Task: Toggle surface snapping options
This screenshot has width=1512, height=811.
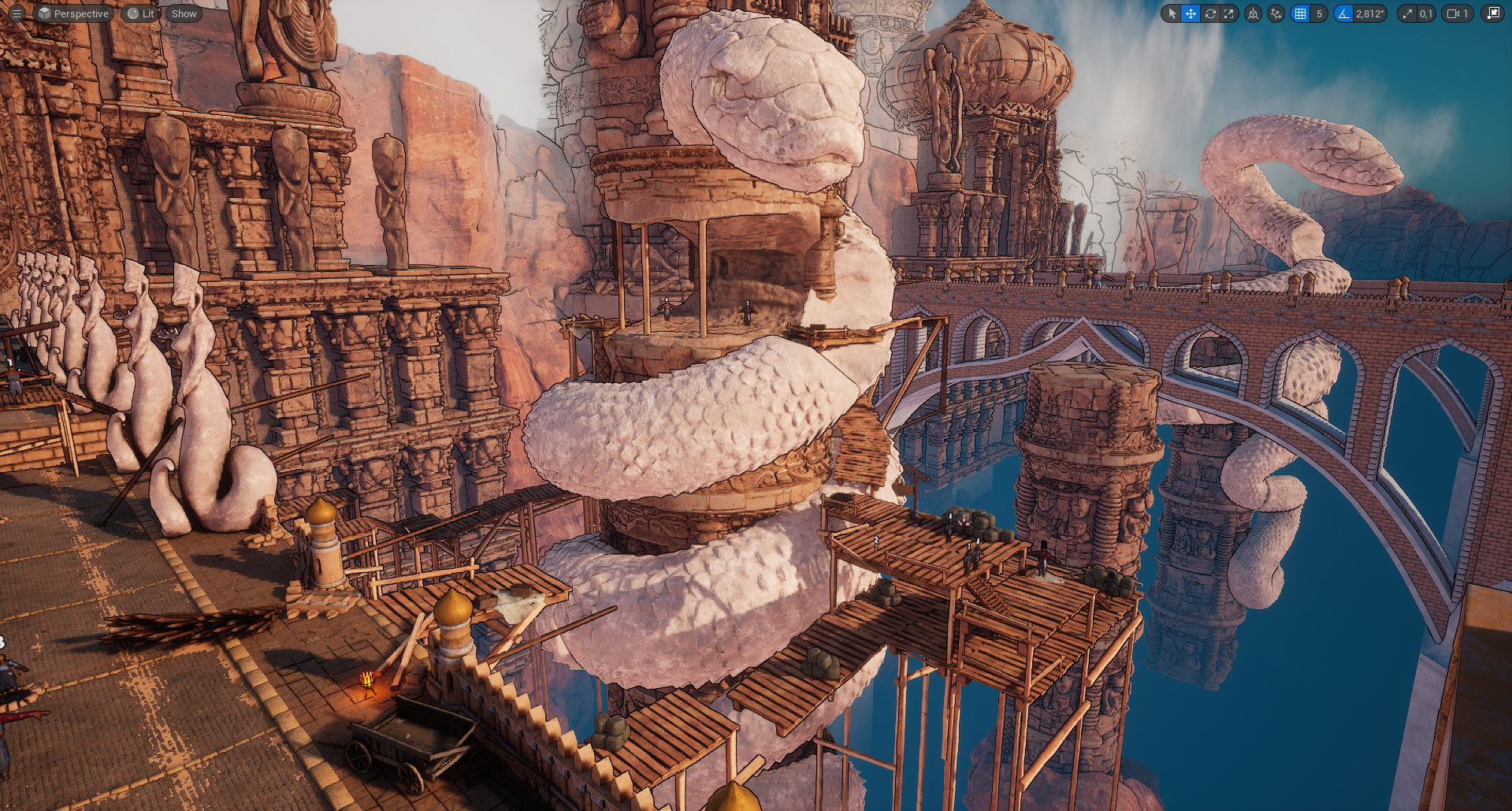Action: 1276,13
